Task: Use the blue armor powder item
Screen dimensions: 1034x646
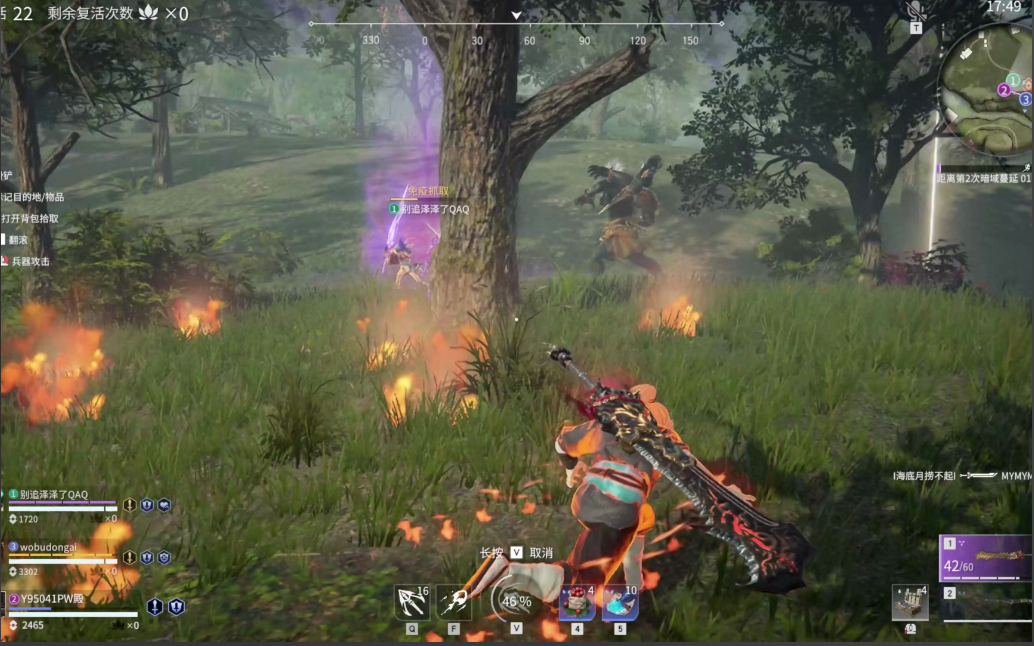Action: coord(620,603)
